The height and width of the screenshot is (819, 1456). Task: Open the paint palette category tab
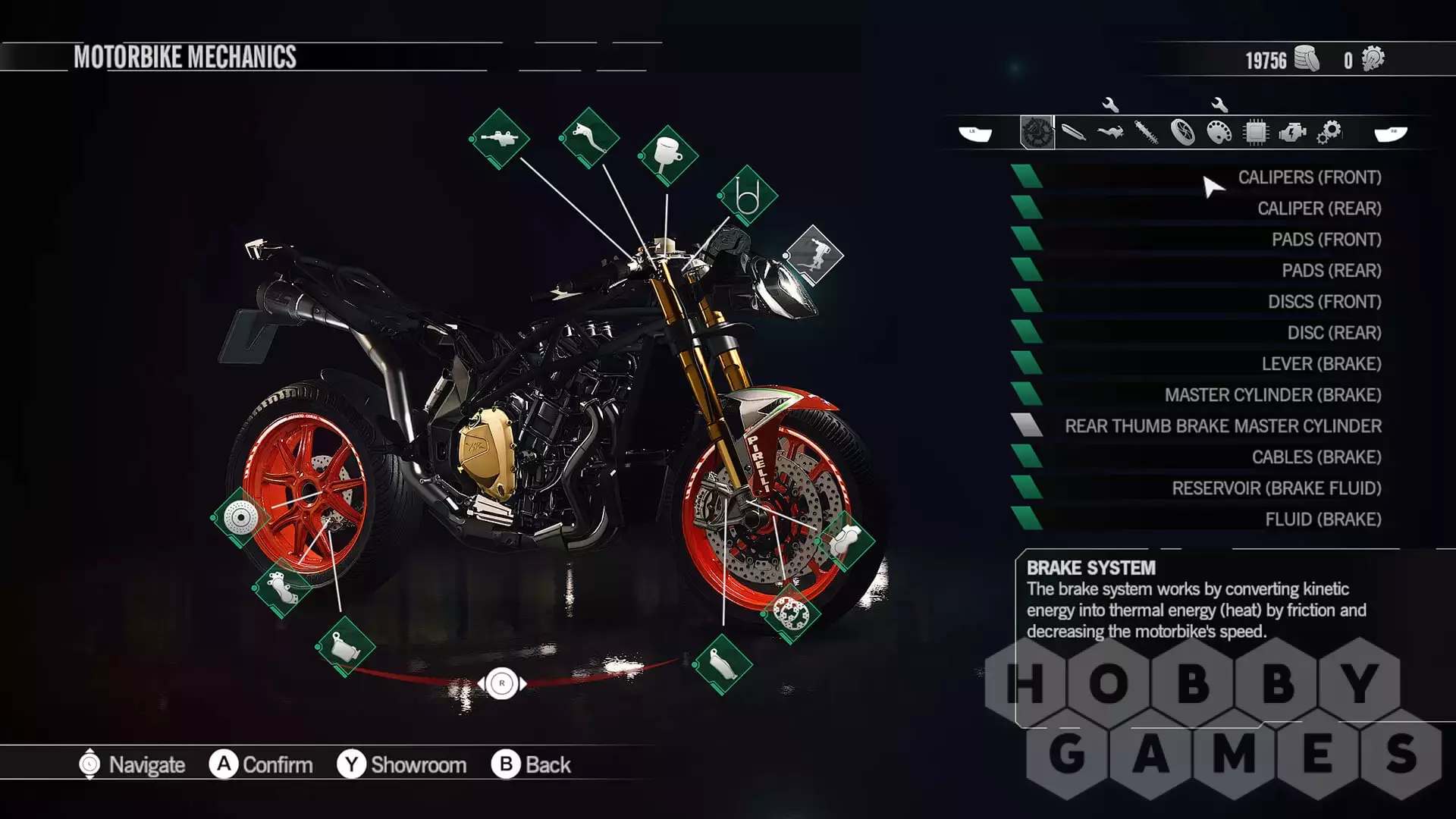click(1219, 133)
